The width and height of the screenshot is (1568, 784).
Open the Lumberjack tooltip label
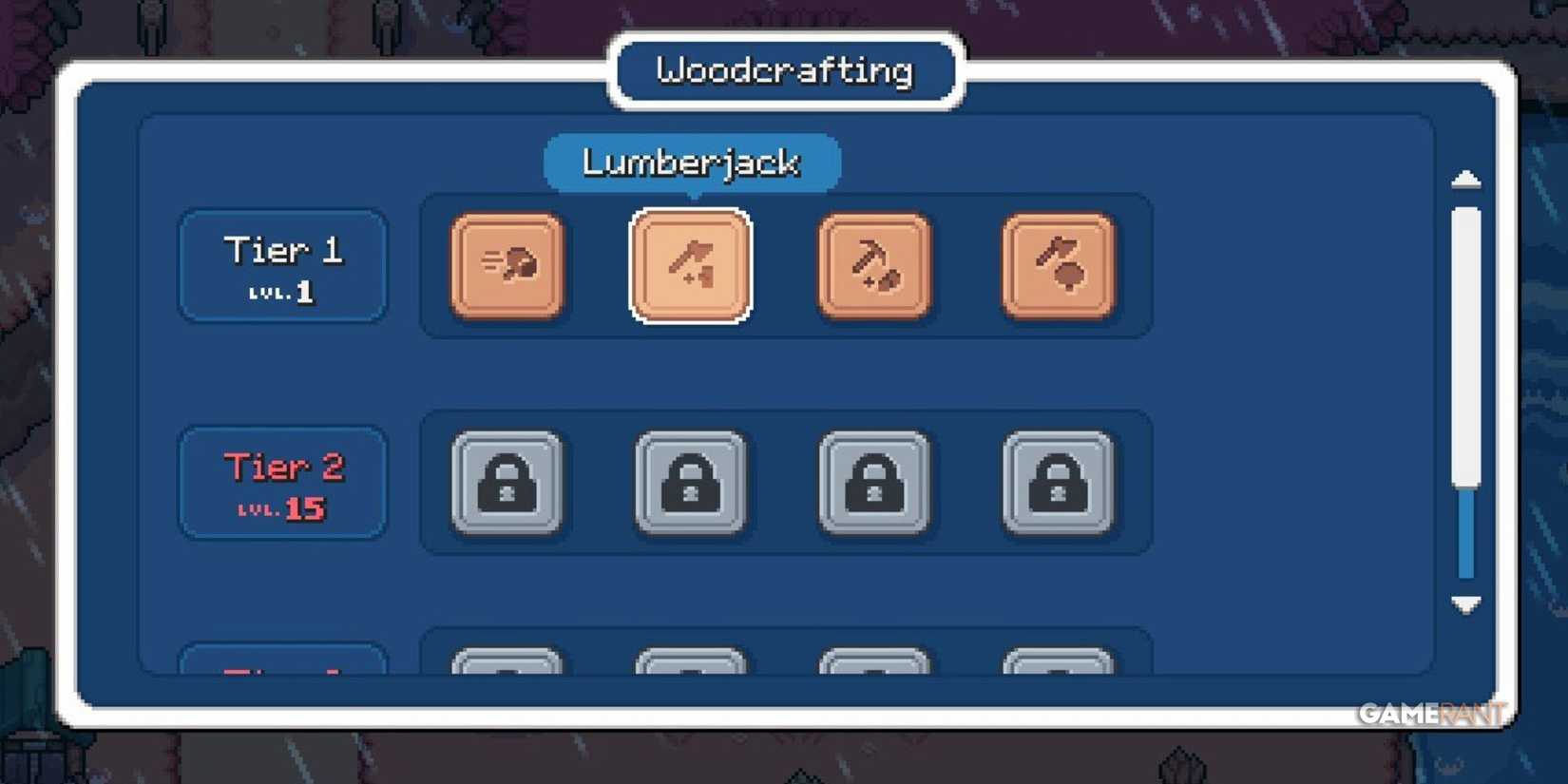pyautogui.click(x=691, y=163)
